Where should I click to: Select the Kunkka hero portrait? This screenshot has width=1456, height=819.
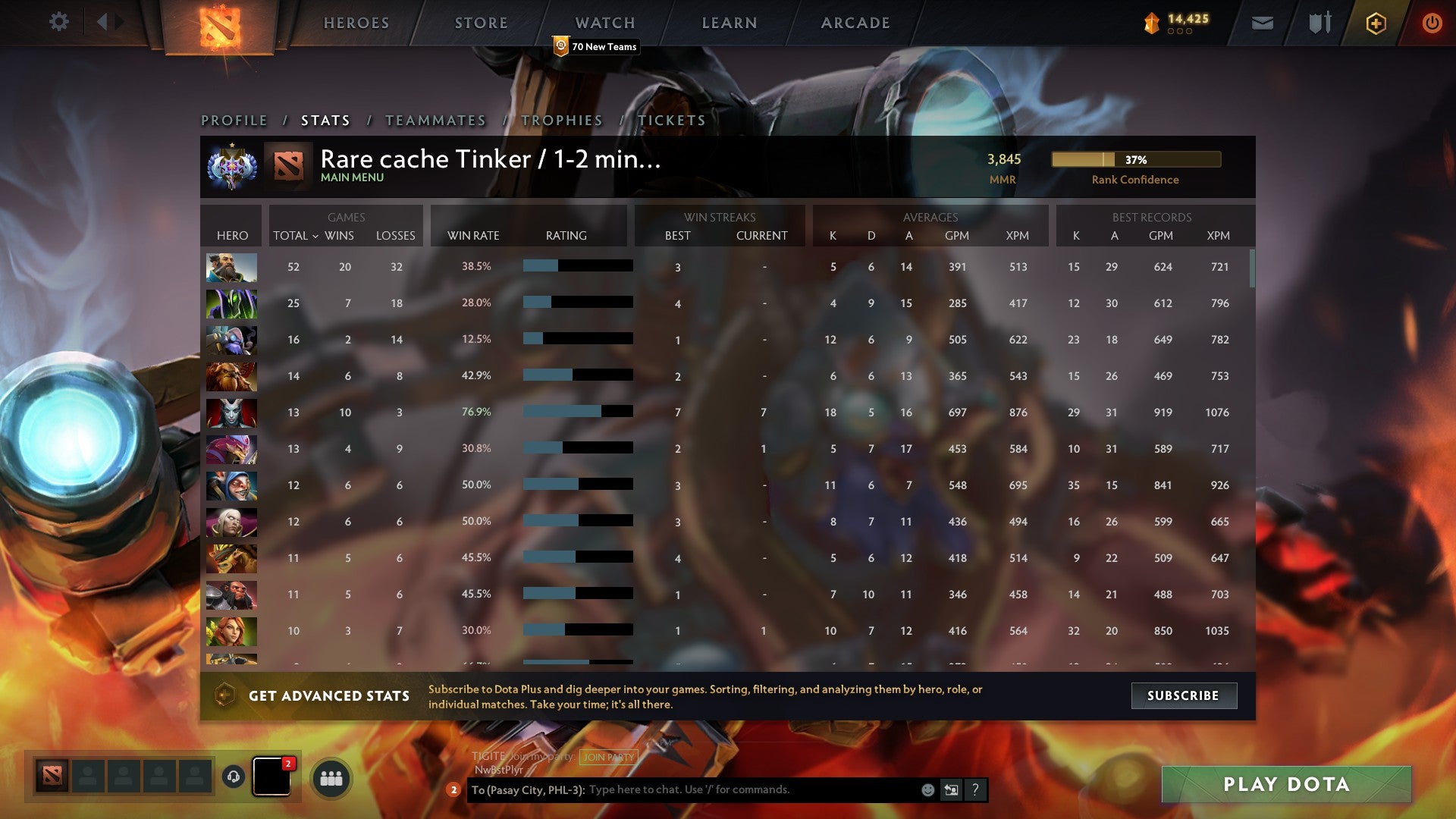click(232, 267)
